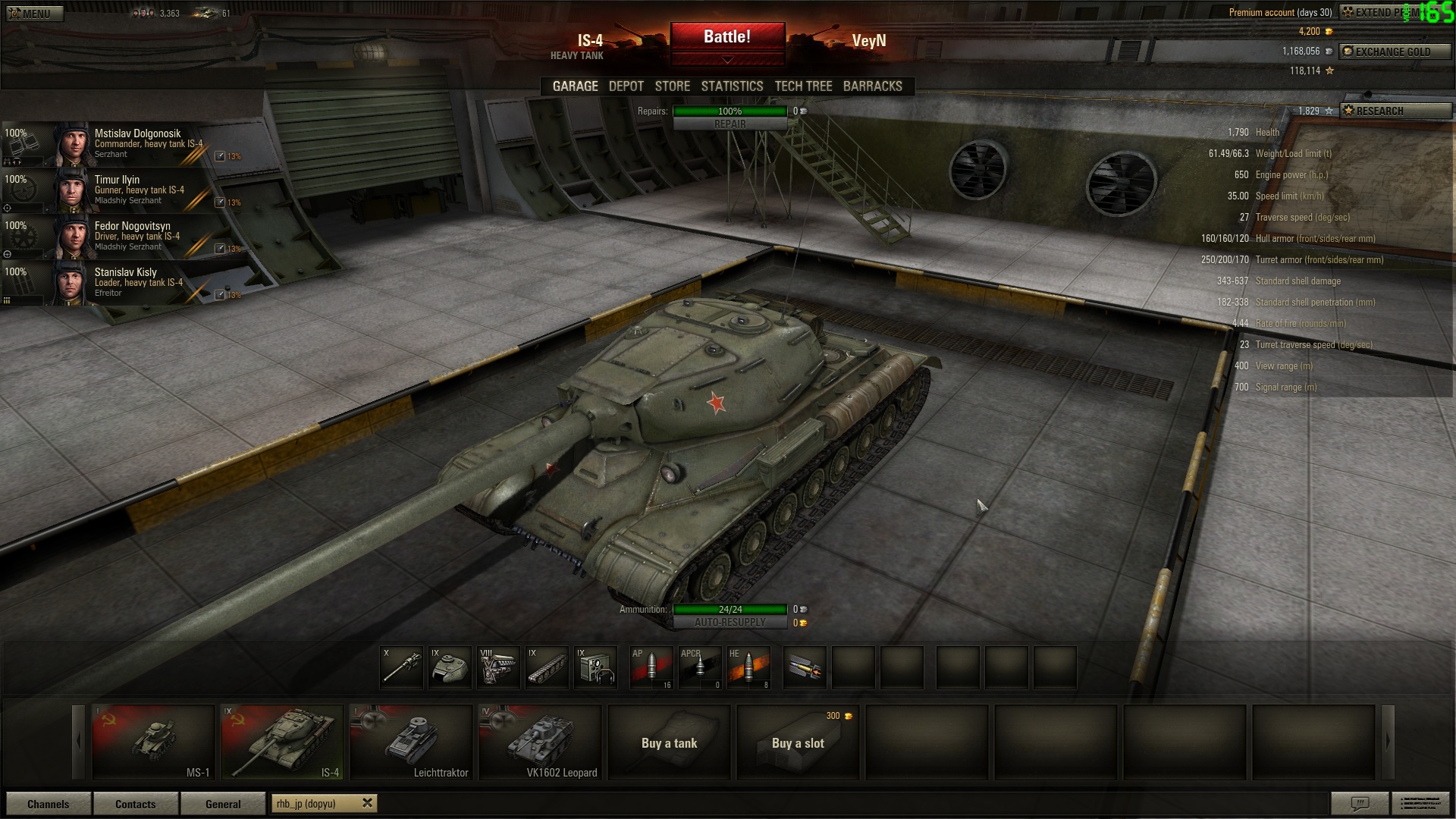
Task: Open the main MENU
Action: (x=34, y=14)
